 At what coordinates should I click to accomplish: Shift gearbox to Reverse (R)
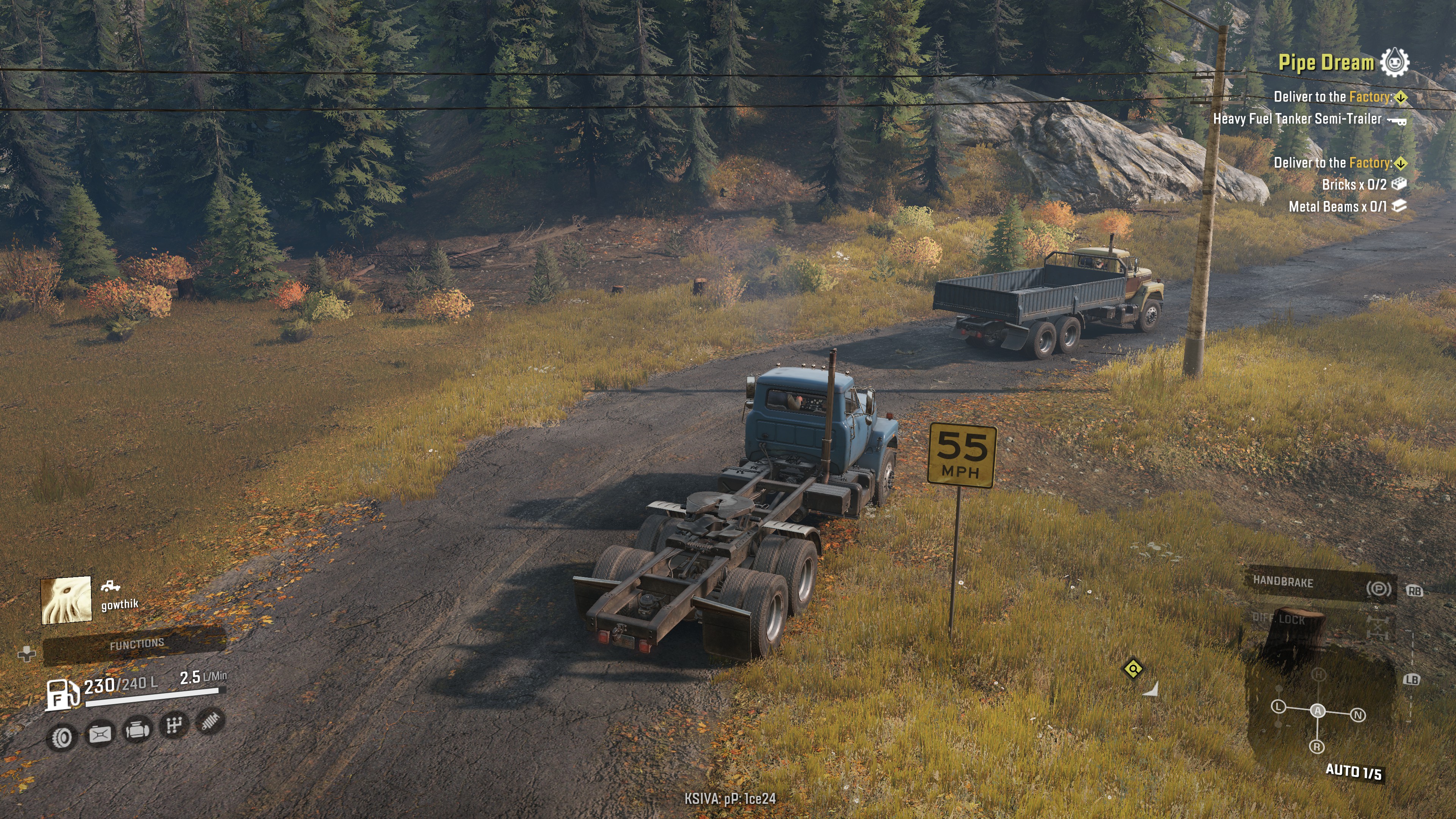(x=1316, y=747)
